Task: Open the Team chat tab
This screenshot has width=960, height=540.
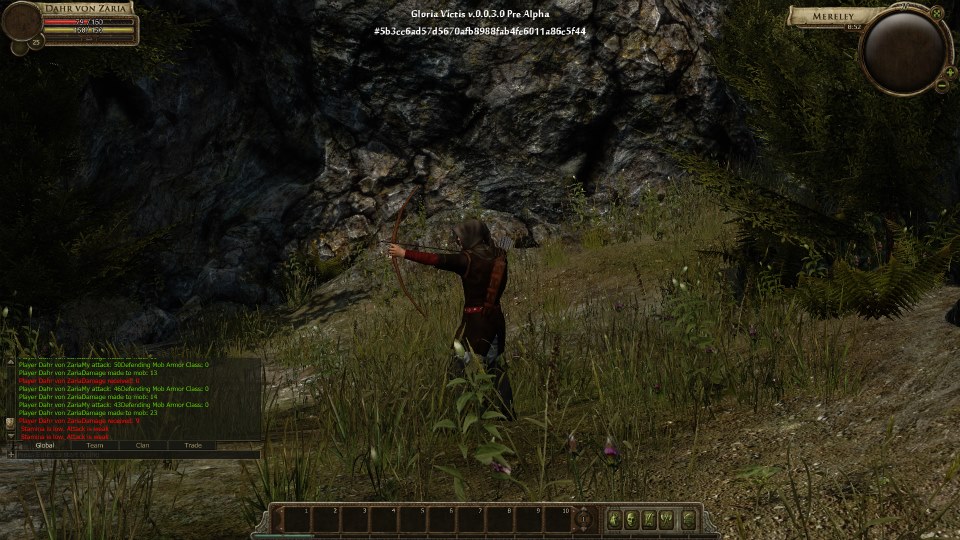Action: coord(95,445)
